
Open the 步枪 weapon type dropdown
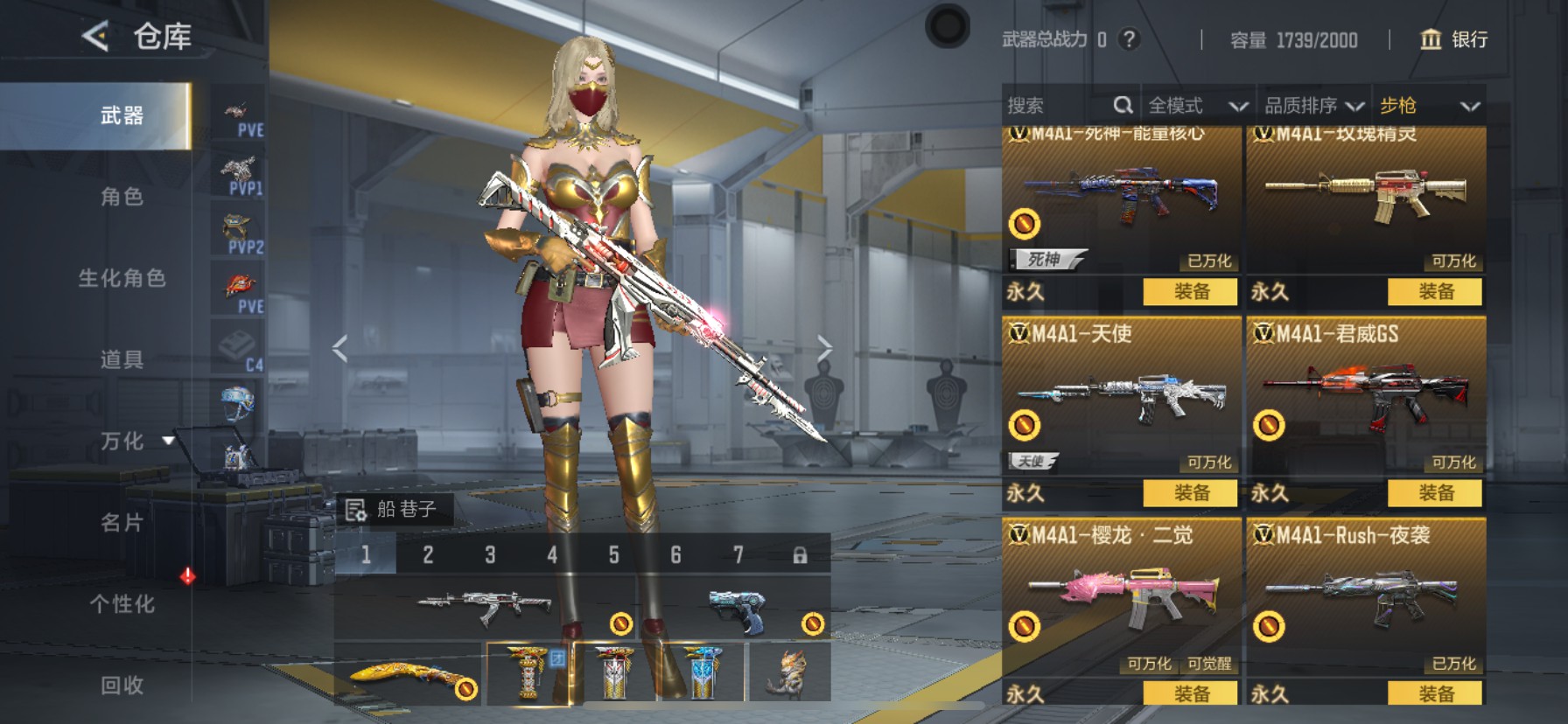point(1429,106)
